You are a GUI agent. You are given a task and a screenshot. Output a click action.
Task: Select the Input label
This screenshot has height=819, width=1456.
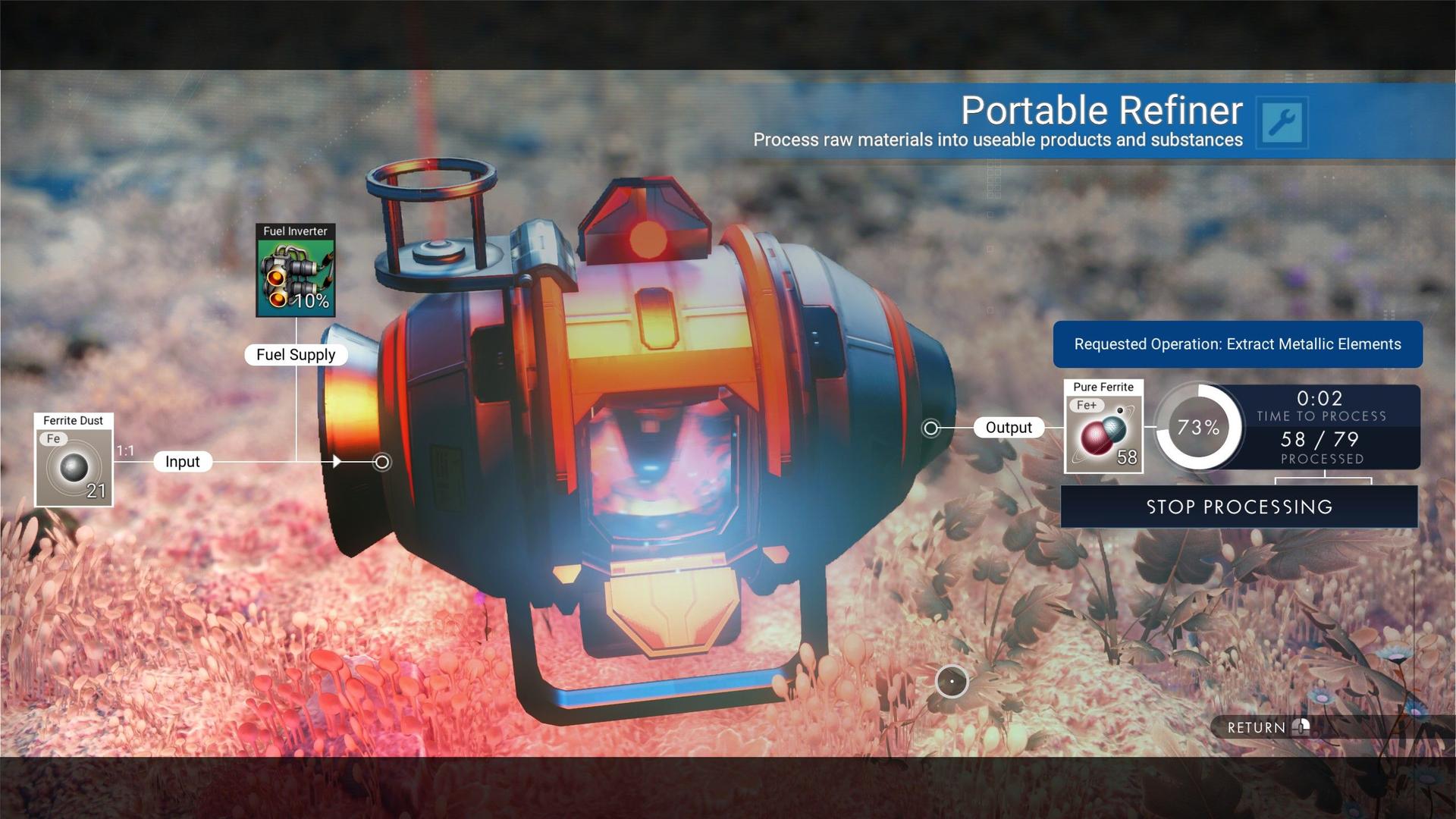(x=181, y=461)
